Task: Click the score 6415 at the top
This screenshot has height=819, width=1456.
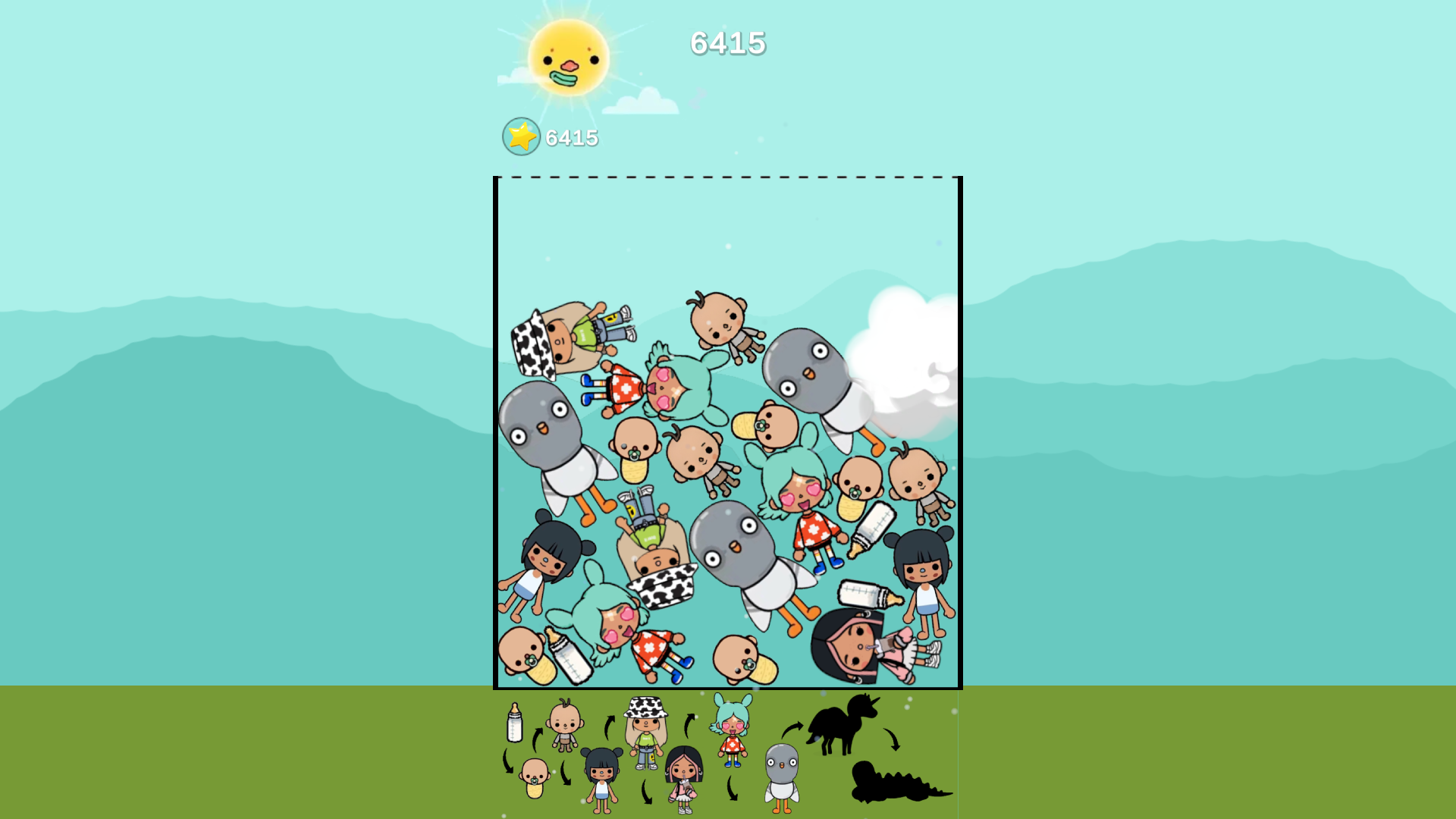Action: point(728,43)
